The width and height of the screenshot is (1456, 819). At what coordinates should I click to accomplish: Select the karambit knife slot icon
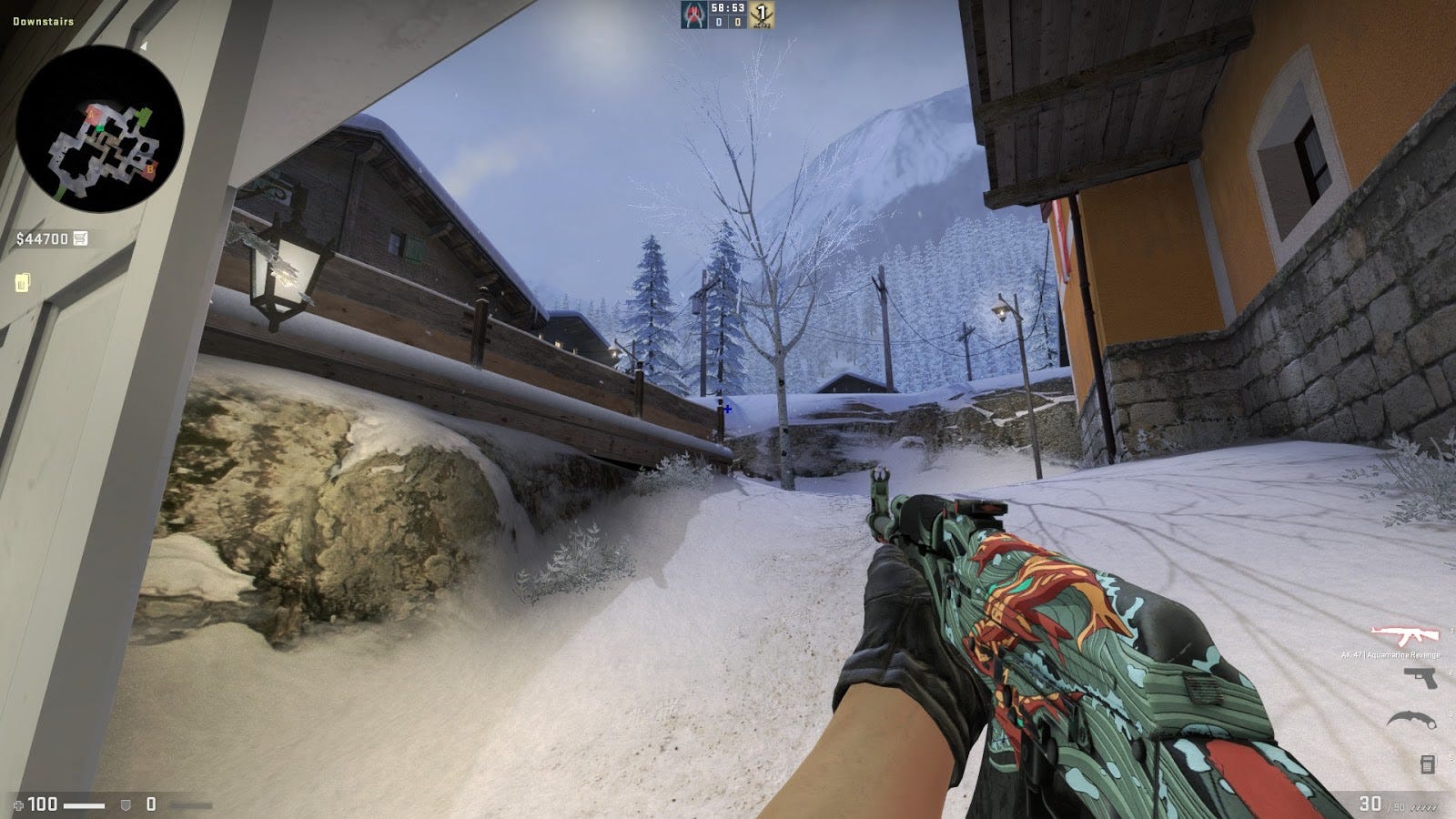[x=1410, y=720]
